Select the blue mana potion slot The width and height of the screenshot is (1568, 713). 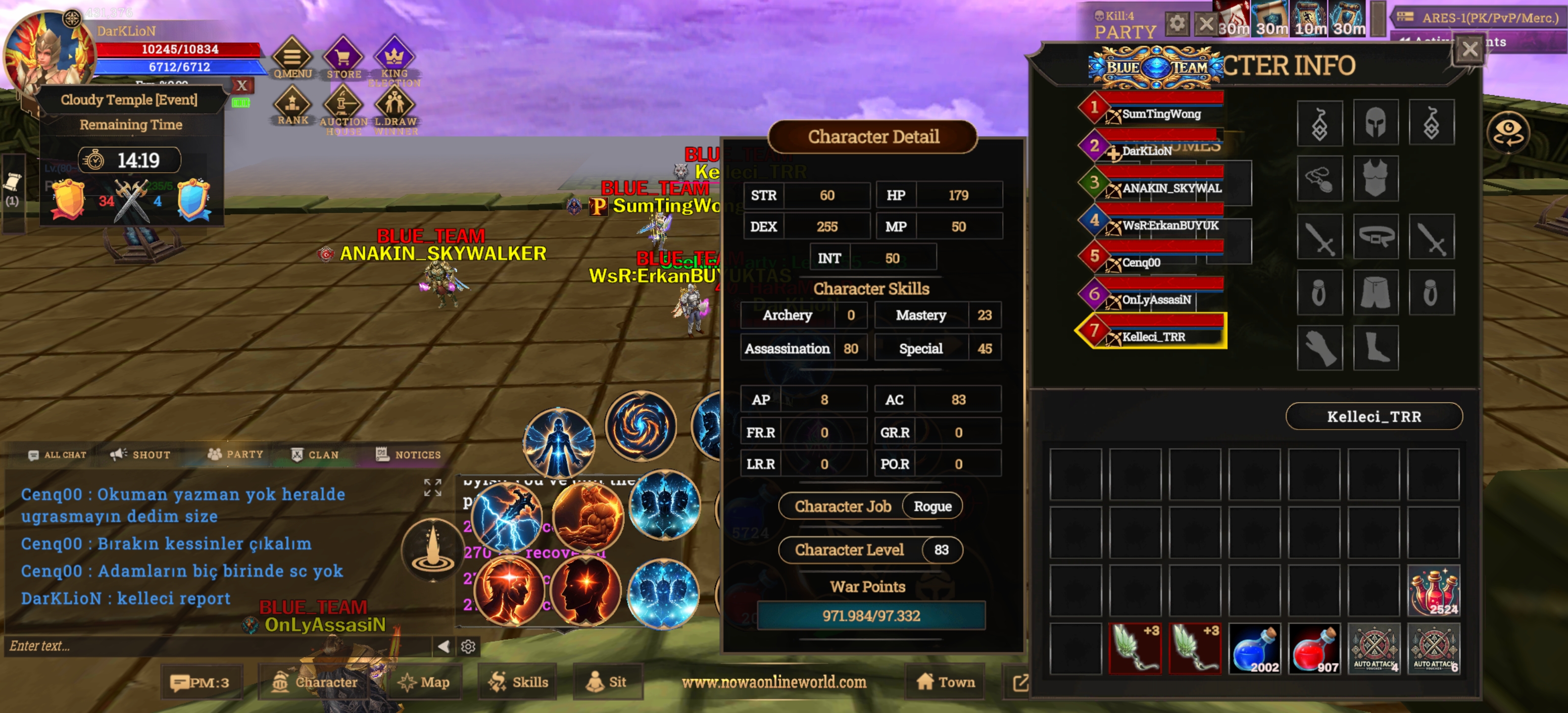(1255, 649)
